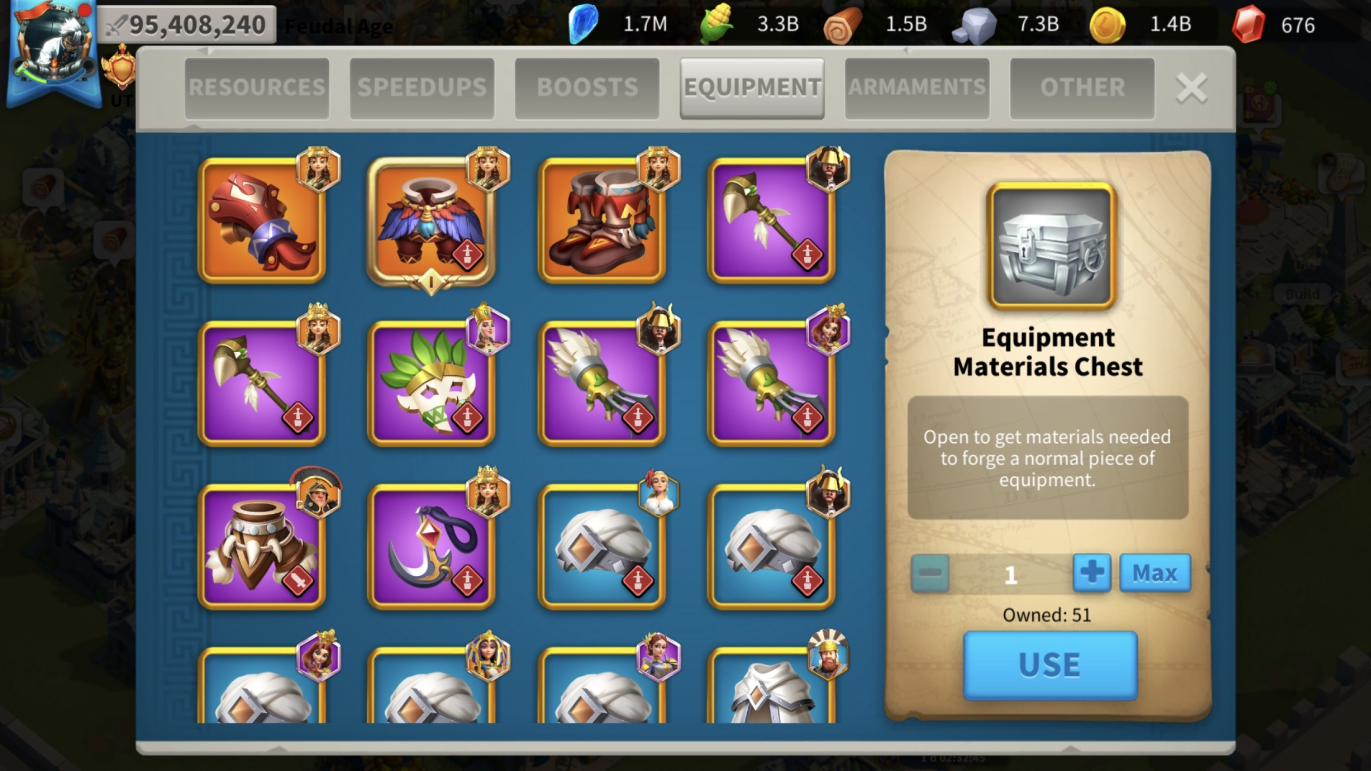Viewport: 1371px width, 771px height.
Task: Choose the feathered chest armor slot
Action: [432, 221]
